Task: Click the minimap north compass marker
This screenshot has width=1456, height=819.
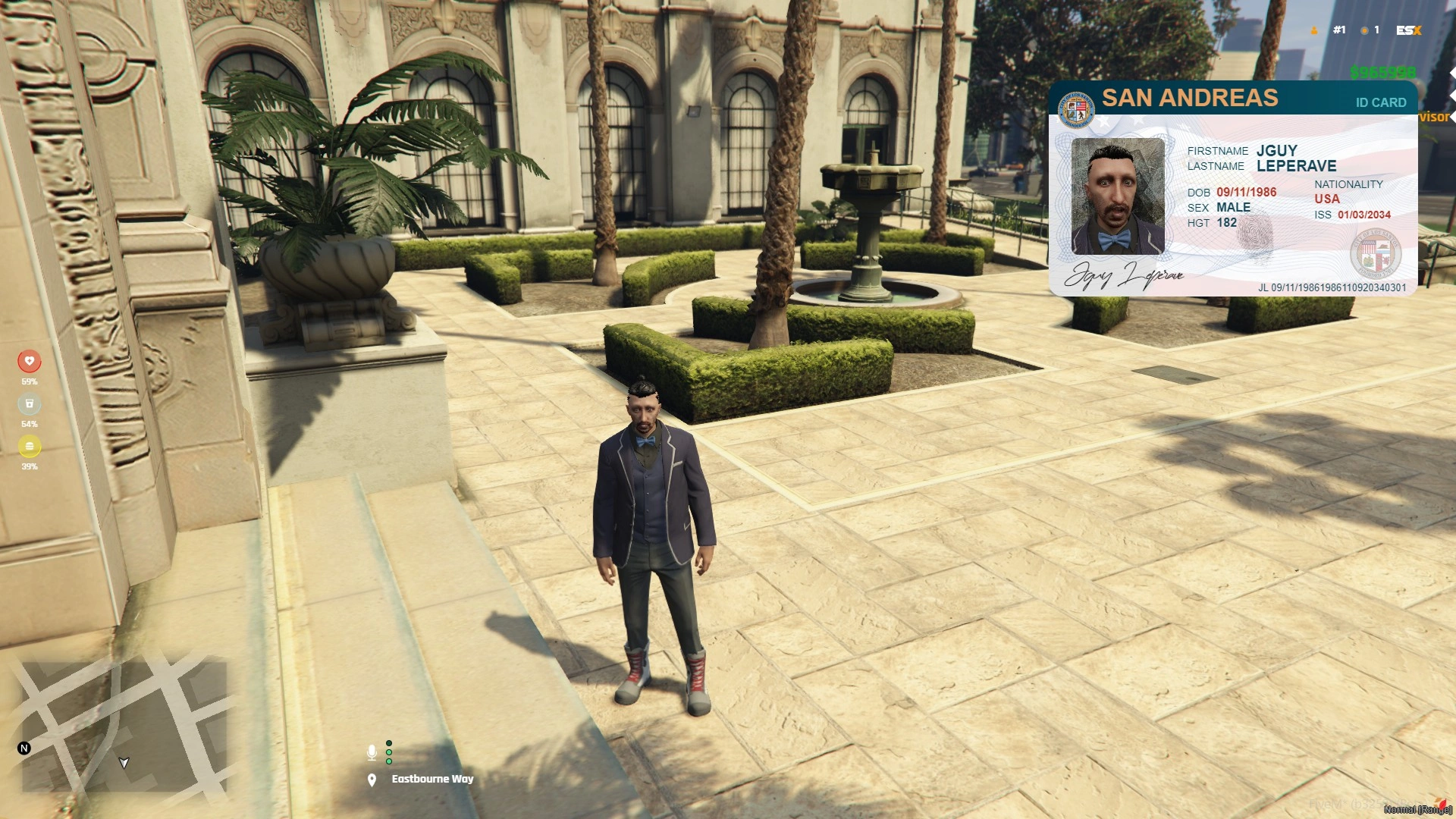Action: [x=24, y=748]
